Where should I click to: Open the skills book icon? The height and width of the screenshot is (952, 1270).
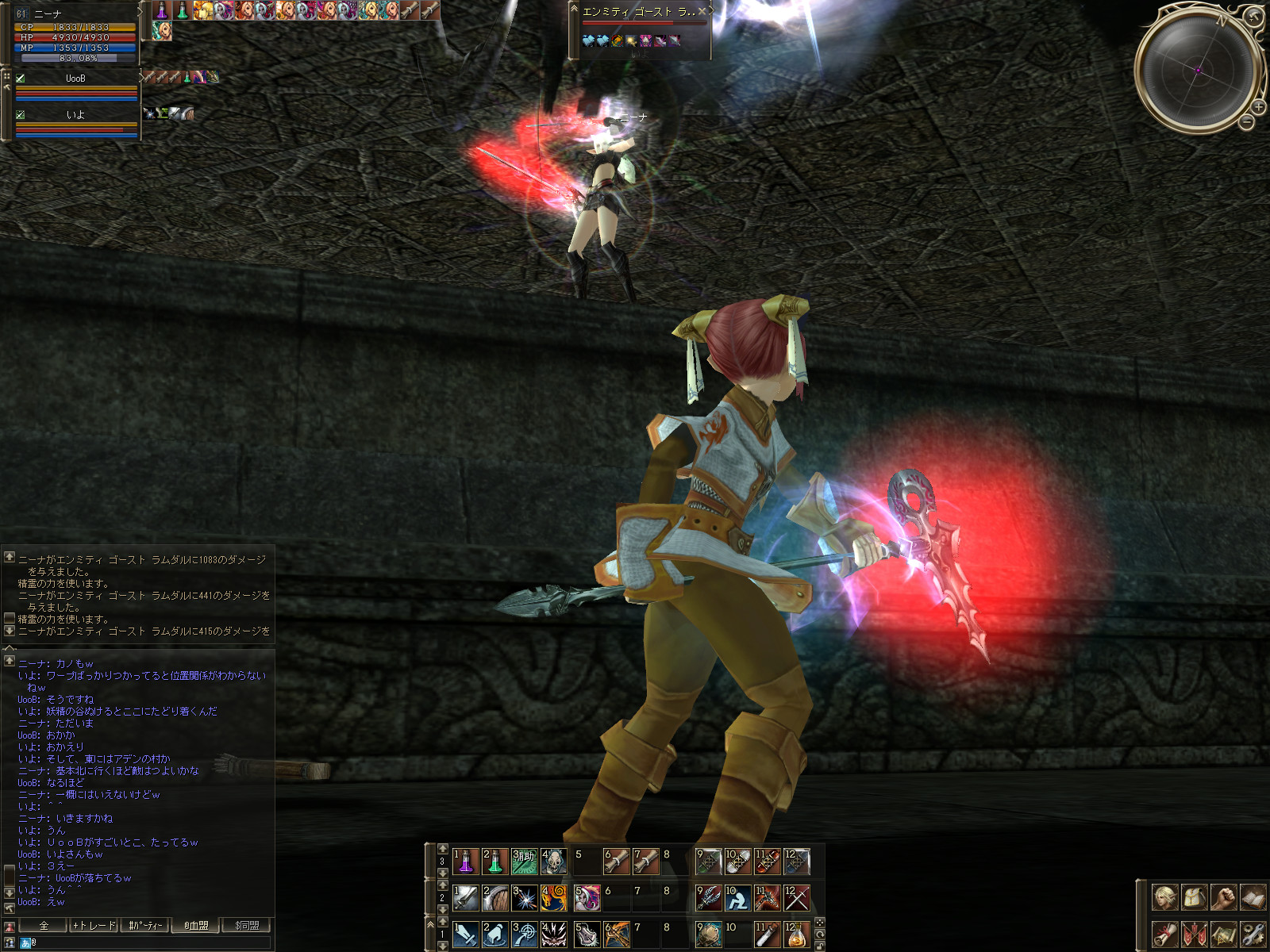(x=1253, y=898)
